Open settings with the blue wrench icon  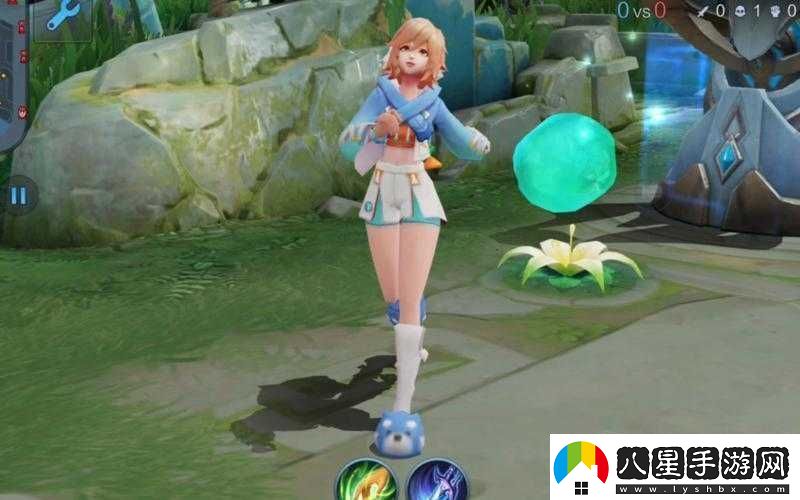click(x=63, y=14)
